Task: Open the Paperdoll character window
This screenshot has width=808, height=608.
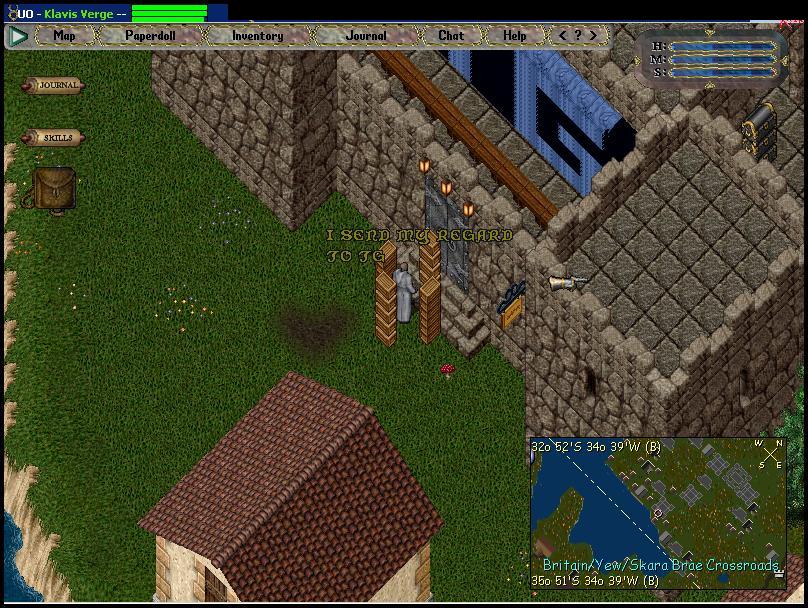Action: pos(151,35)
